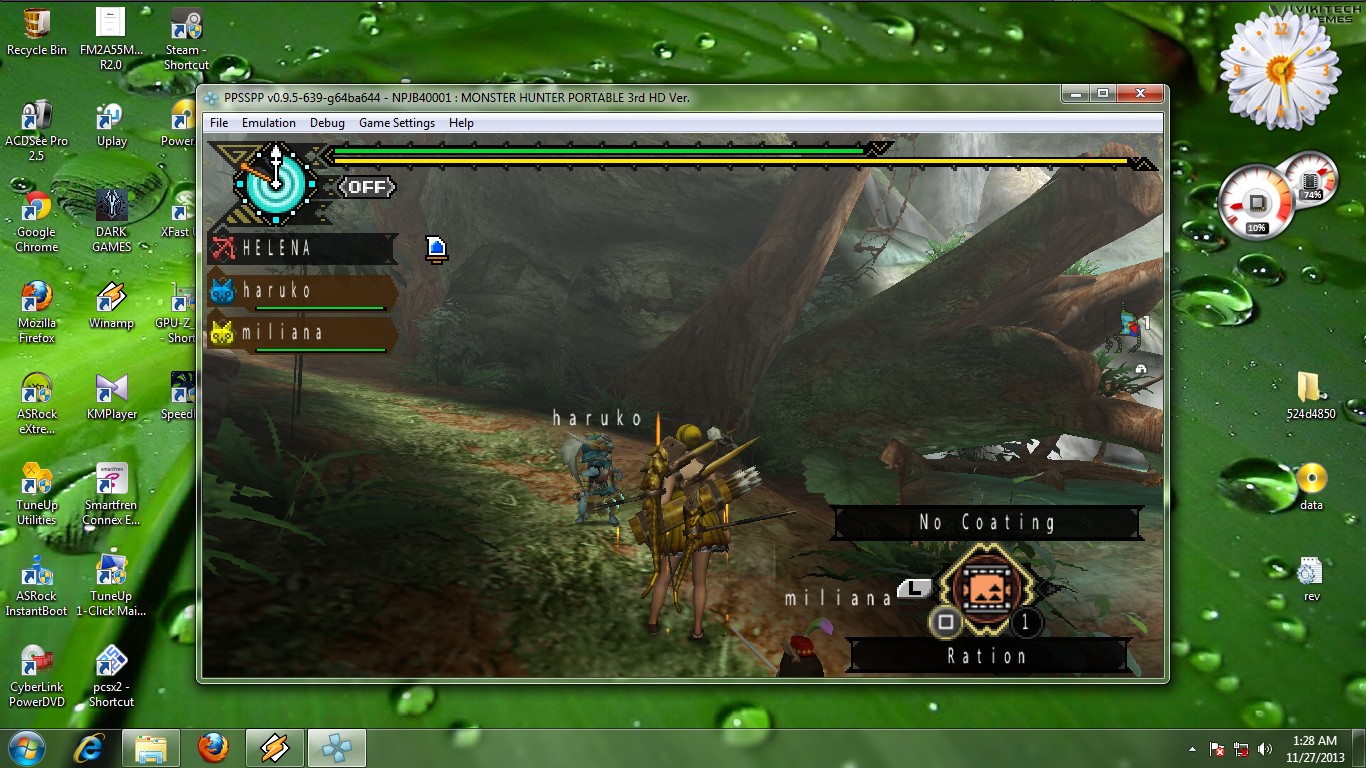
Task: Select miliana in the party list
Action: point(301,333)
